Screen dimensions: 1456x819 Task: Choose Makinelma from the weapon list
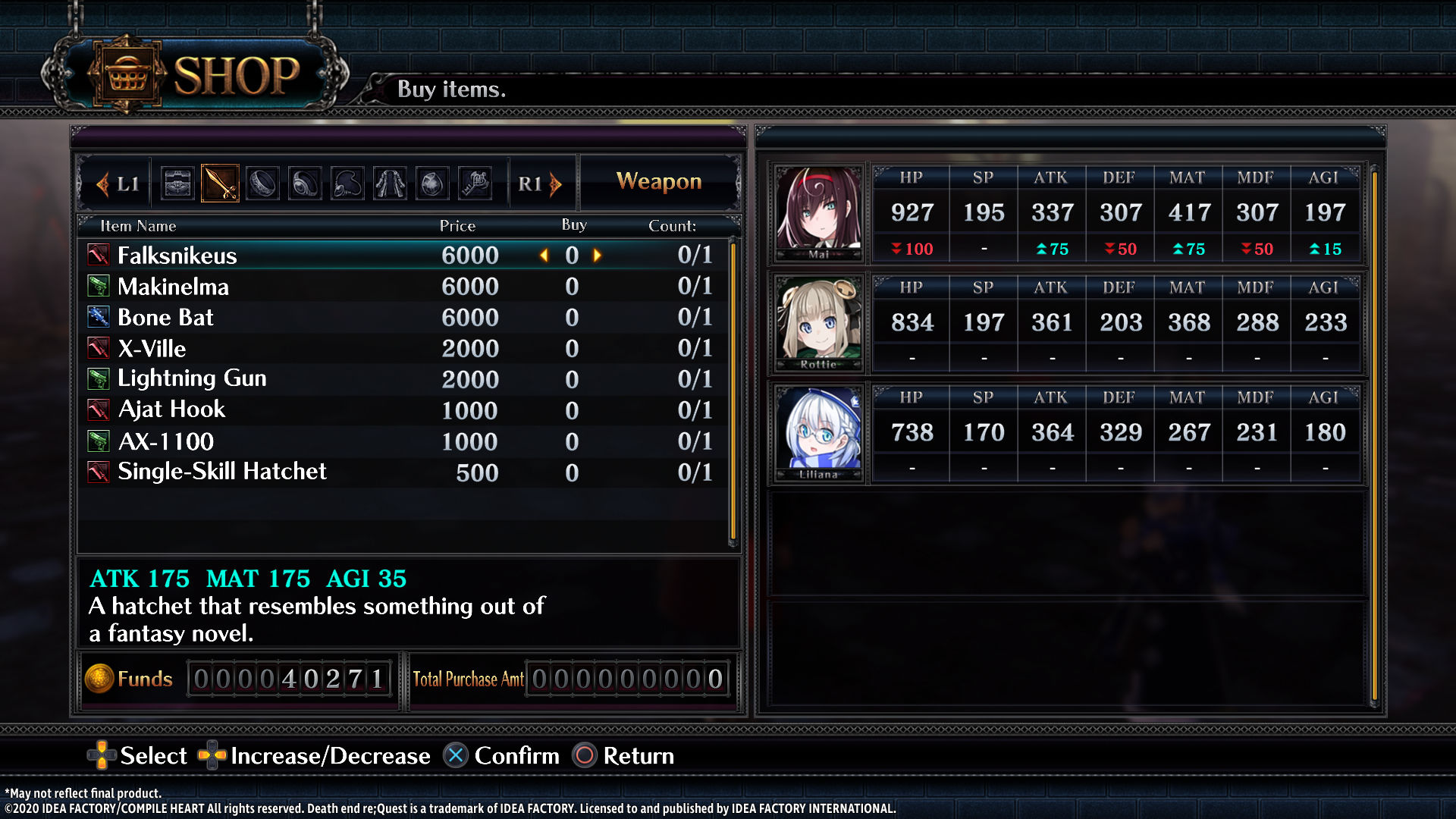tap(173, 287)
